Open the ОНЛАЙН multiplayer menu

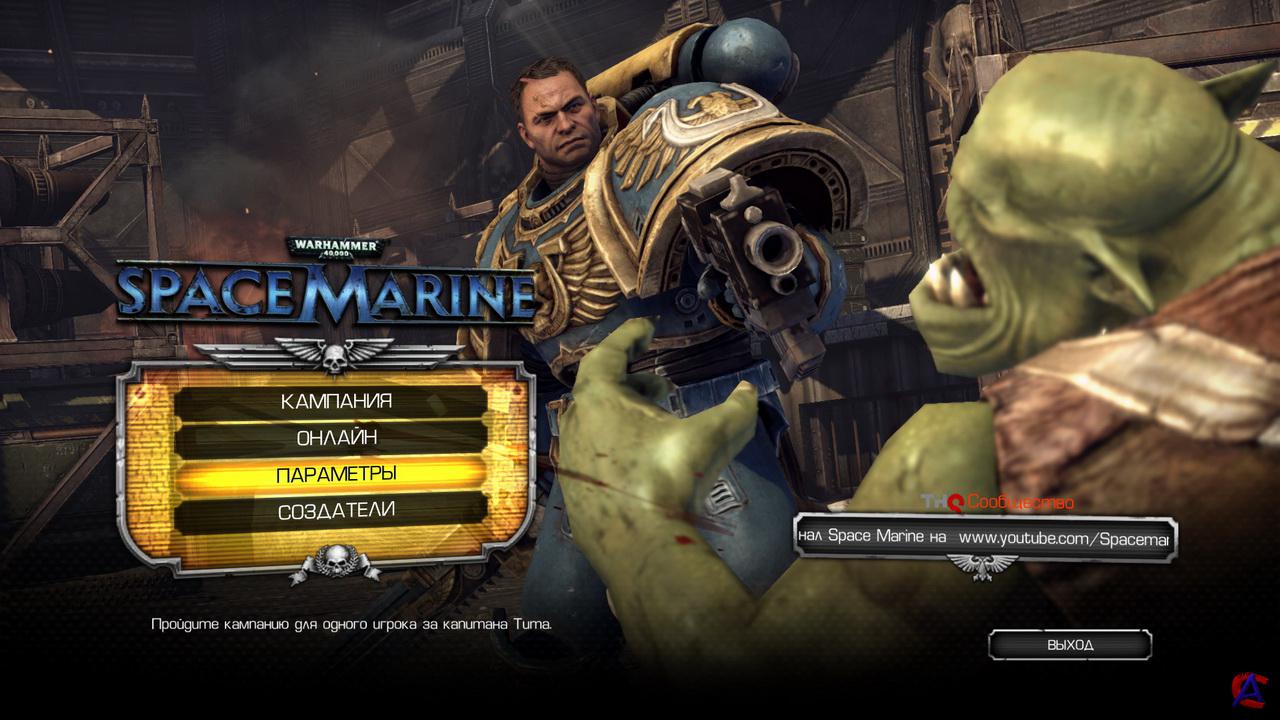point(335,438)
